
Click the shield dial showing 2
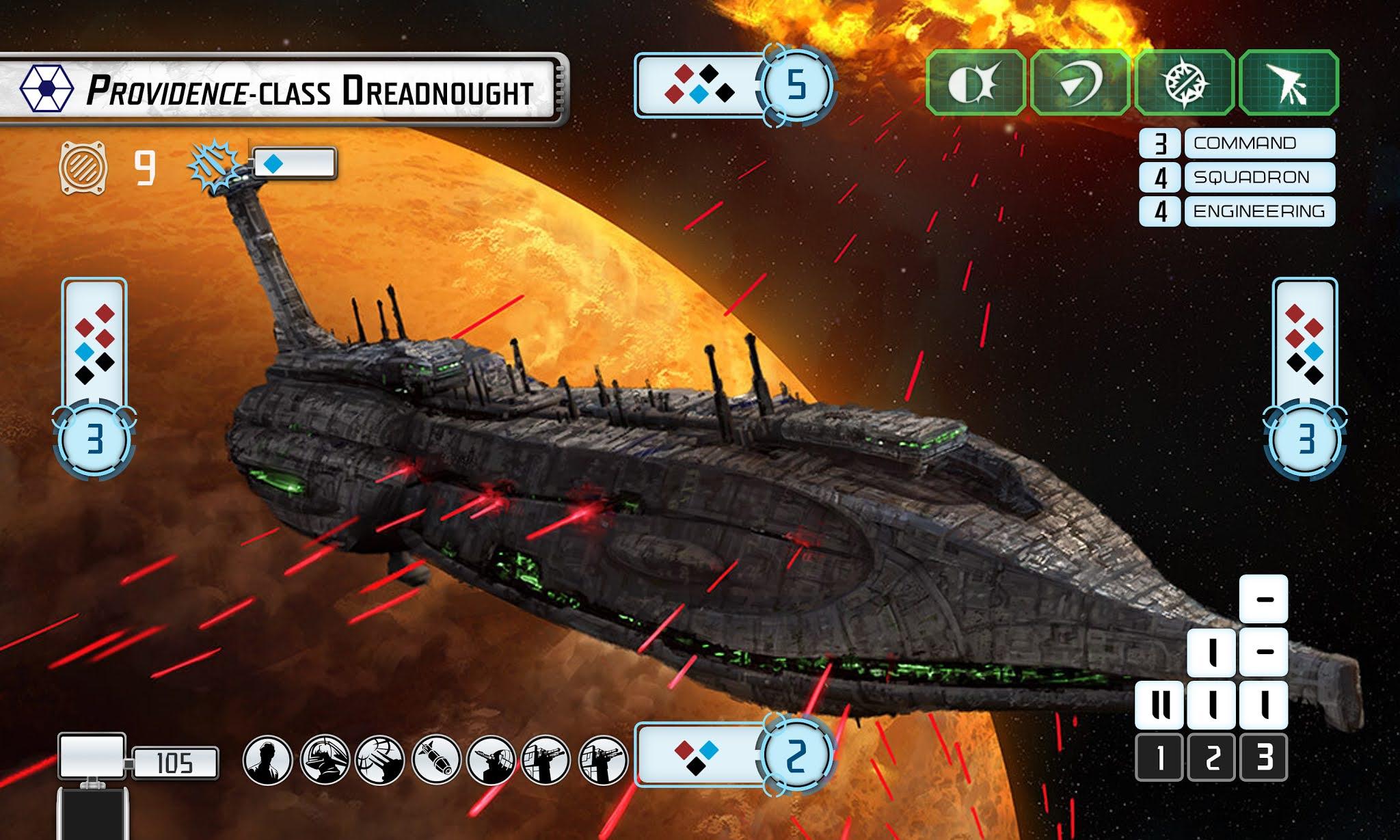coord(797,756)
